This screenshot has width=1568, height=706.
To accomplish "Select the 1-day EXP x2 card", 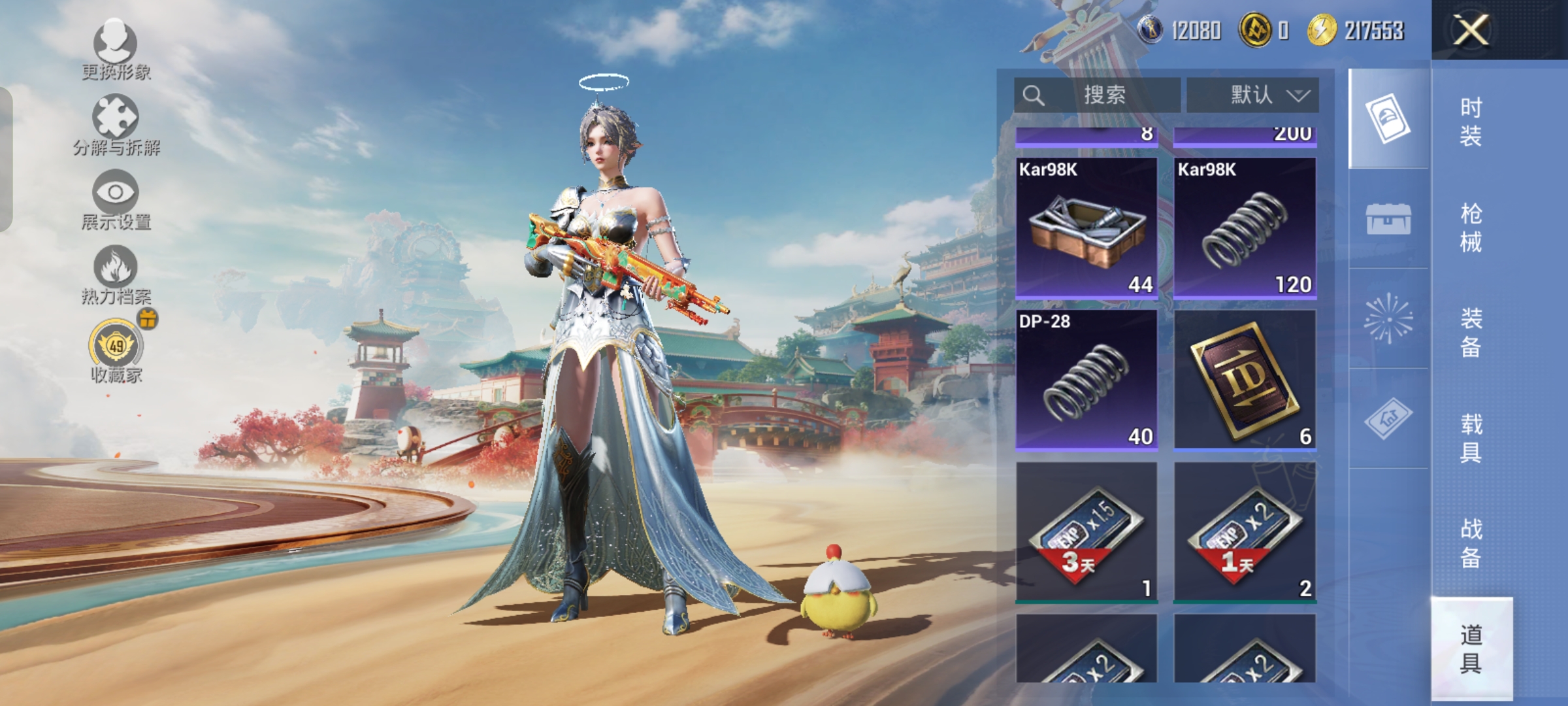I will [1245, 532].
